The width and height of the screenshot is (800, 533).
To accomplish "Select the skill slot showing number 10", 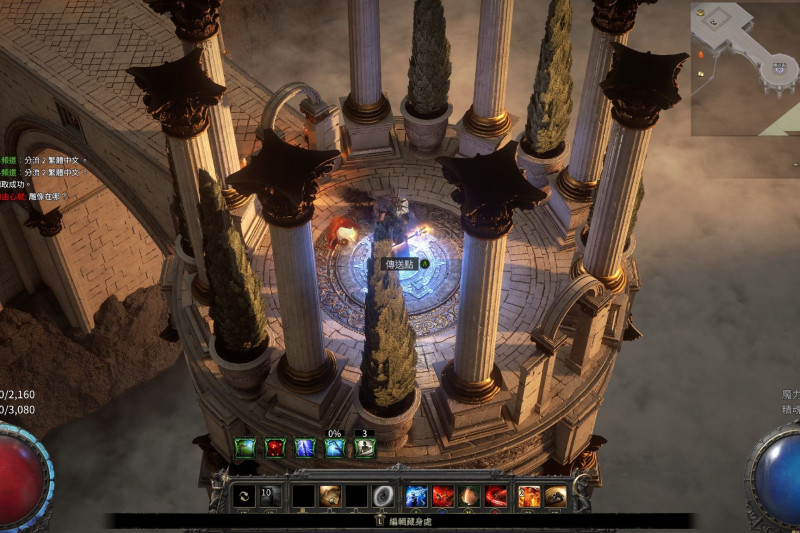I will coord(270,495).
